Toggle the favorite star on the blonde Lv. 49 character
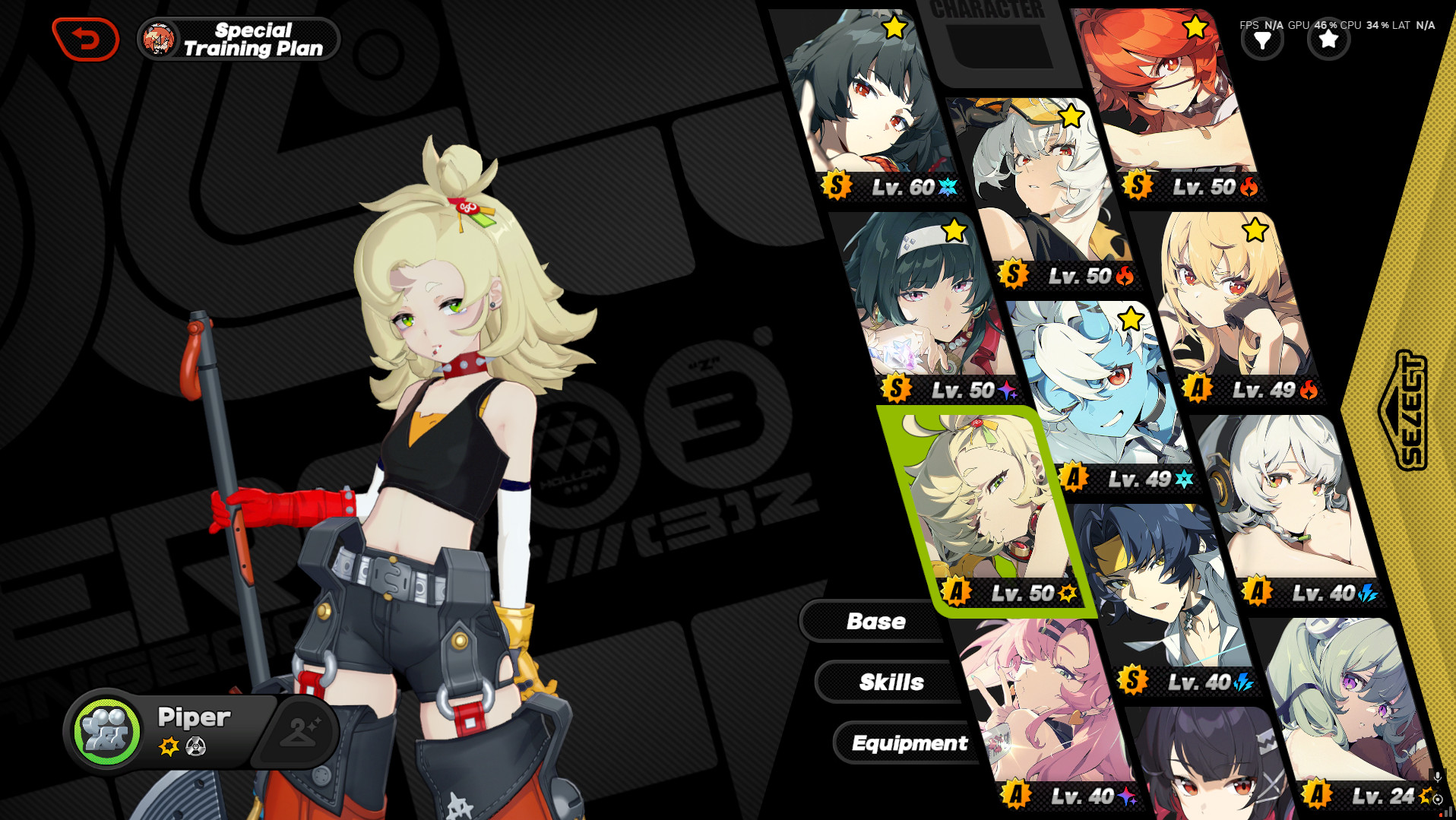The image size is (1456, 820). pyautogui.click(x=1255, y=228)
